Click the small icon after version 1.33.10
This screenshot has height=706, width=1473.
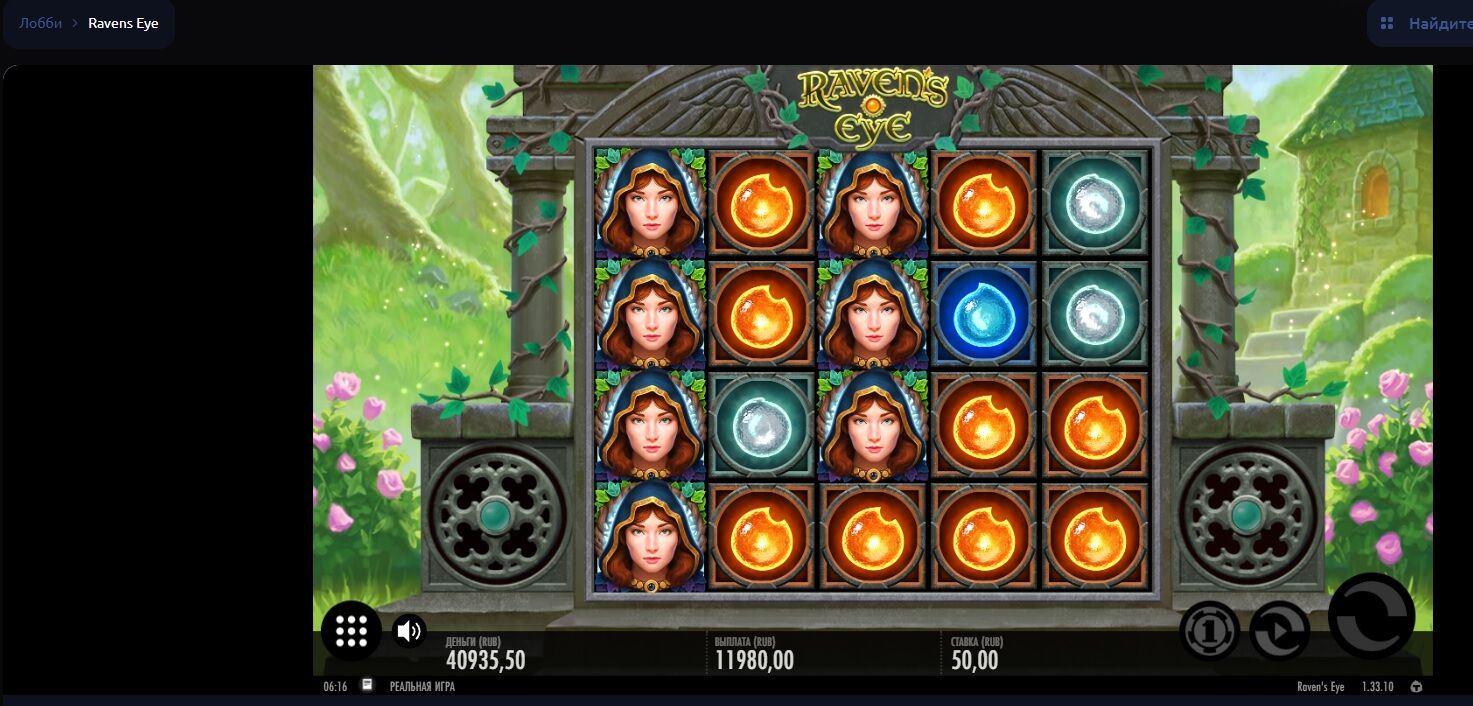(1416, 687)
